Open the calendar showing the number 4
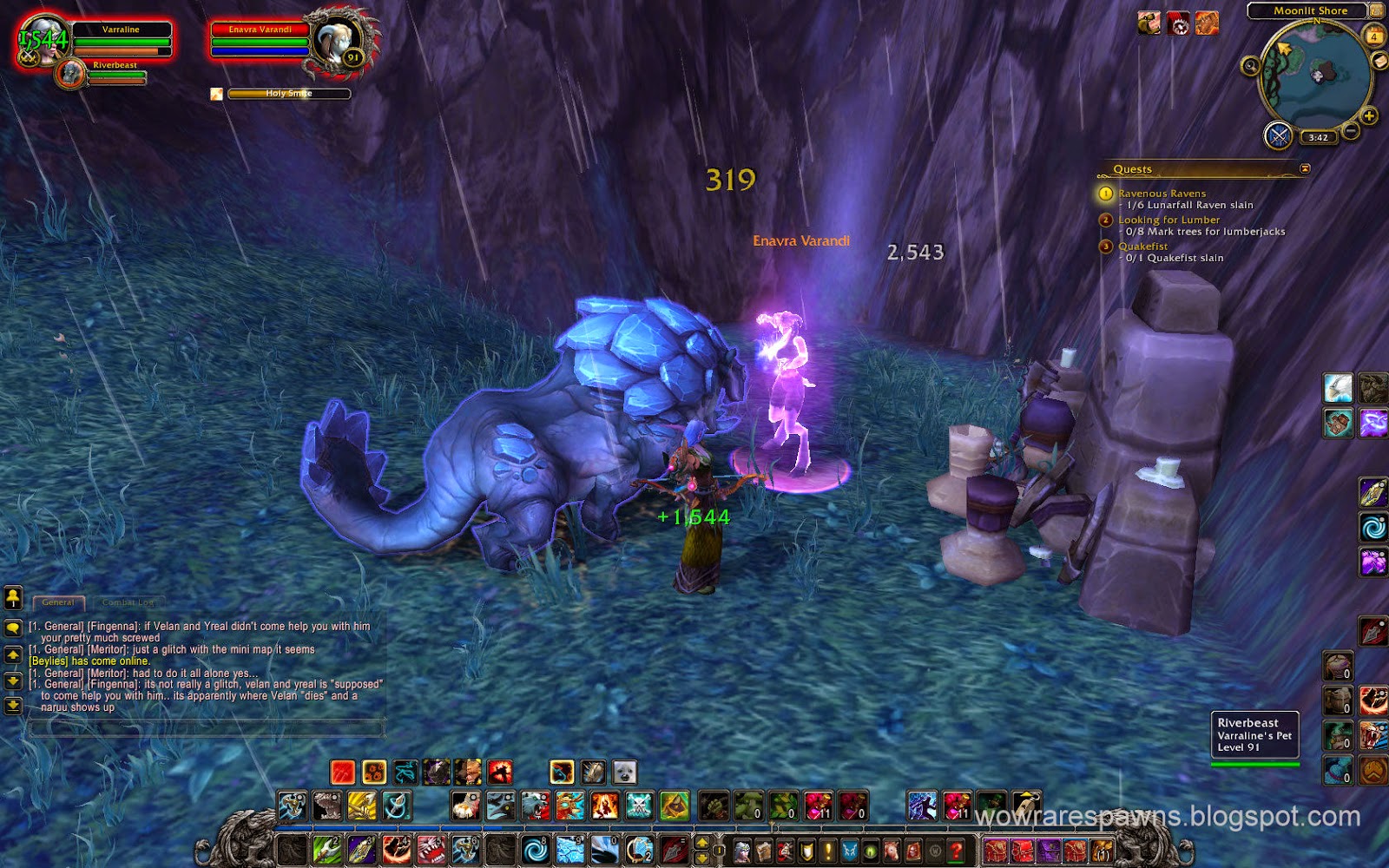This screenshot has width=1389, height=868. coord(1374,36)
